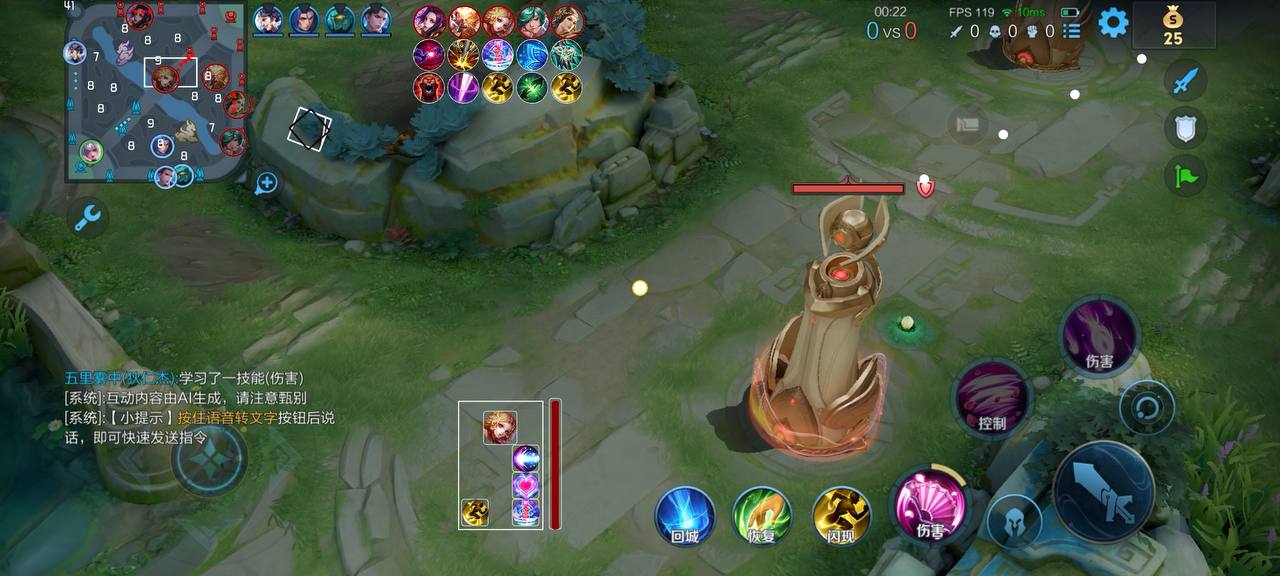Open the settings gear menu
1280x576 pixels.
click(1113, 22)
